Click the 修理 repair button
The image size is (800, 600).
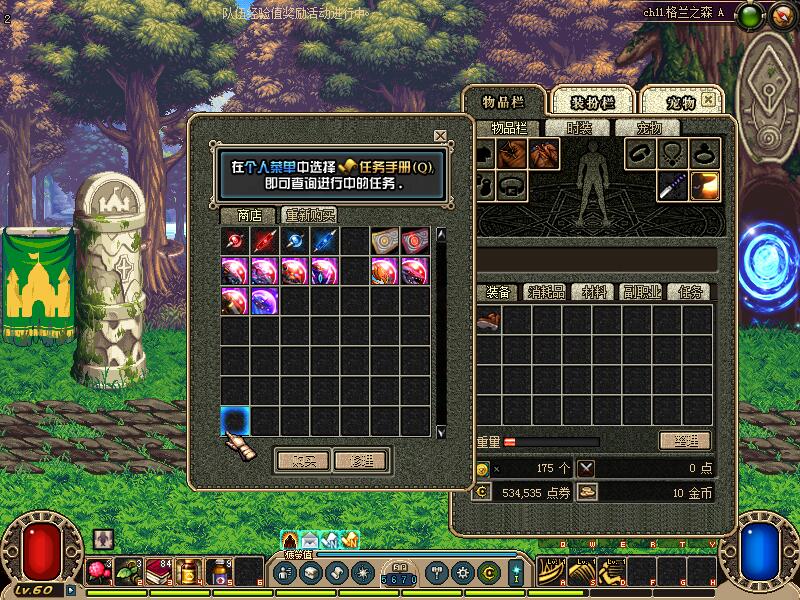tap(360, 461)
